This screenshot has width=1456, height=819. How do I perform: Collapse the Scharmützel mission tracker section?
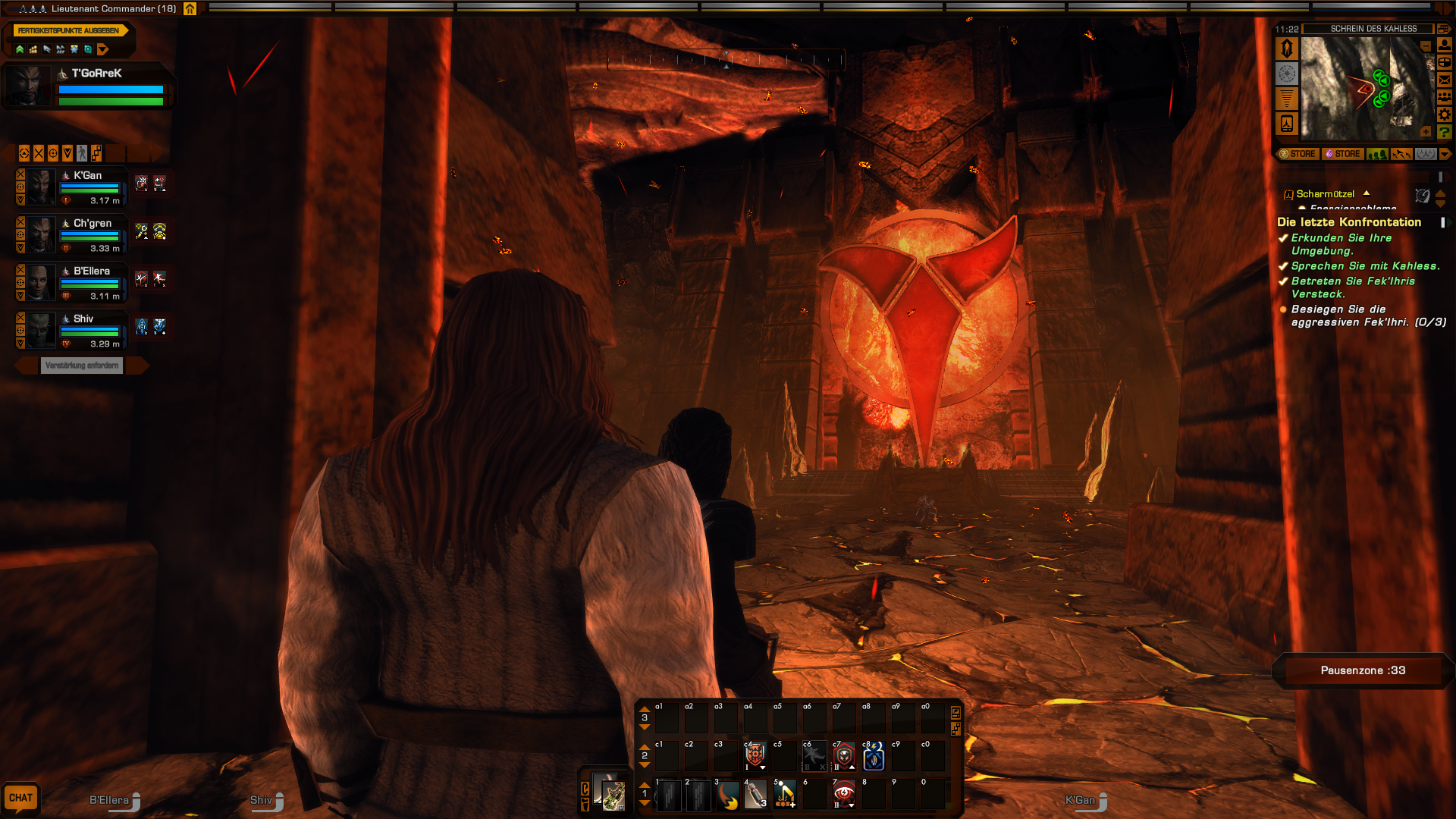(1367, 193)
